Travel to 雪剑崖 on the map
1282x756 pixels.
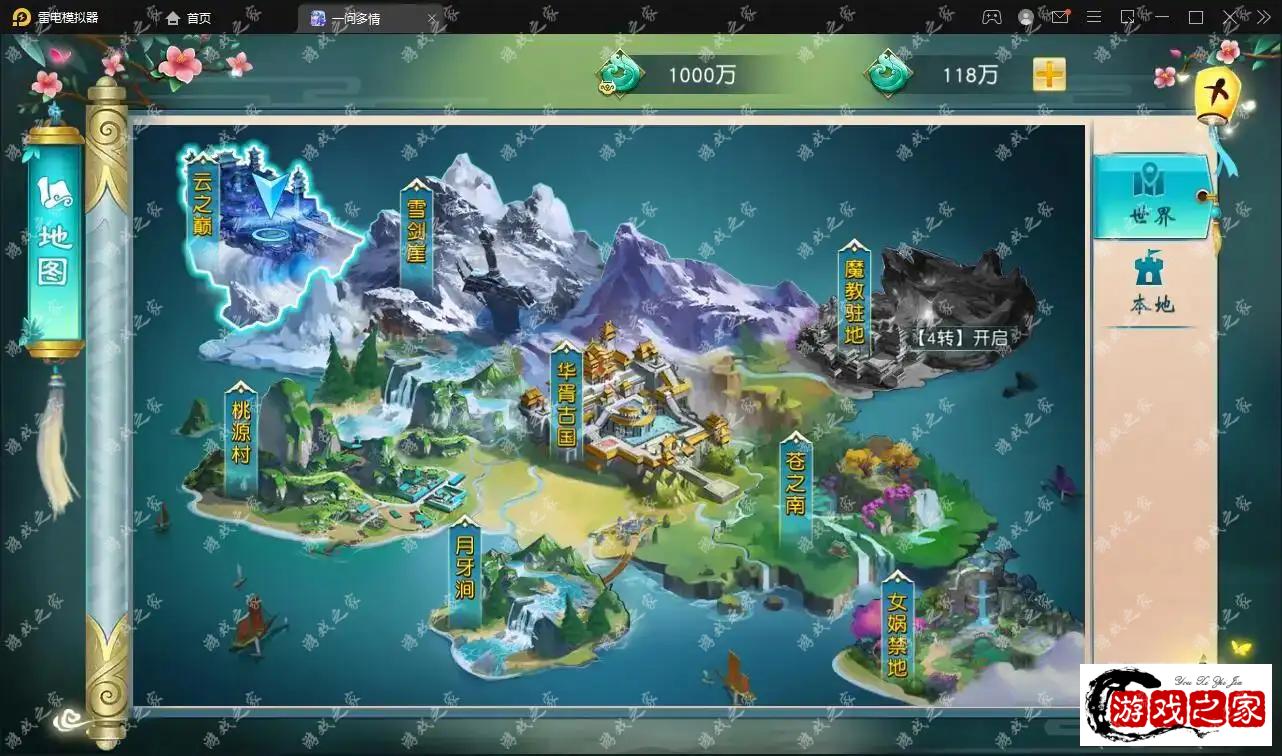coord(416,232)
